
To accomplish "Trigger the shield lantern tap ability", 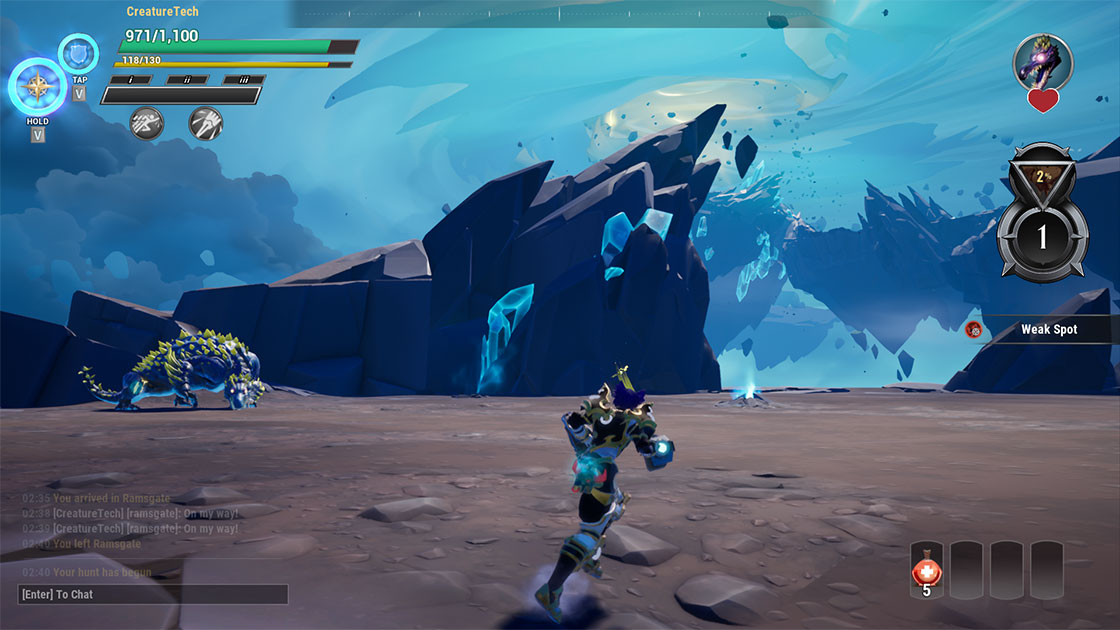I will (78, 53).
